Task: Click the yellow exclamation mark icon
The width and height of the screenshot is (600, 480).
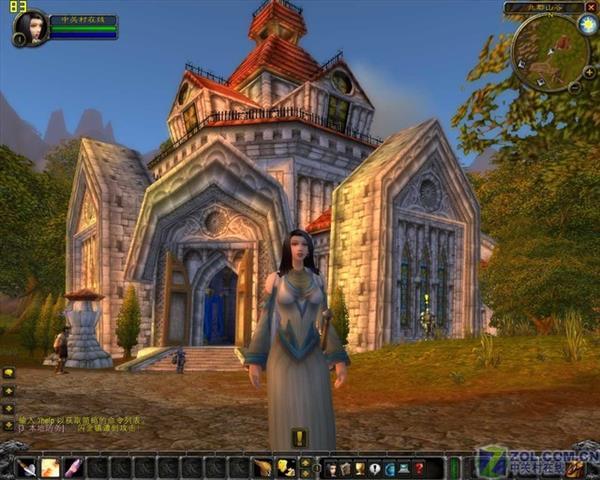Action: 300,437
